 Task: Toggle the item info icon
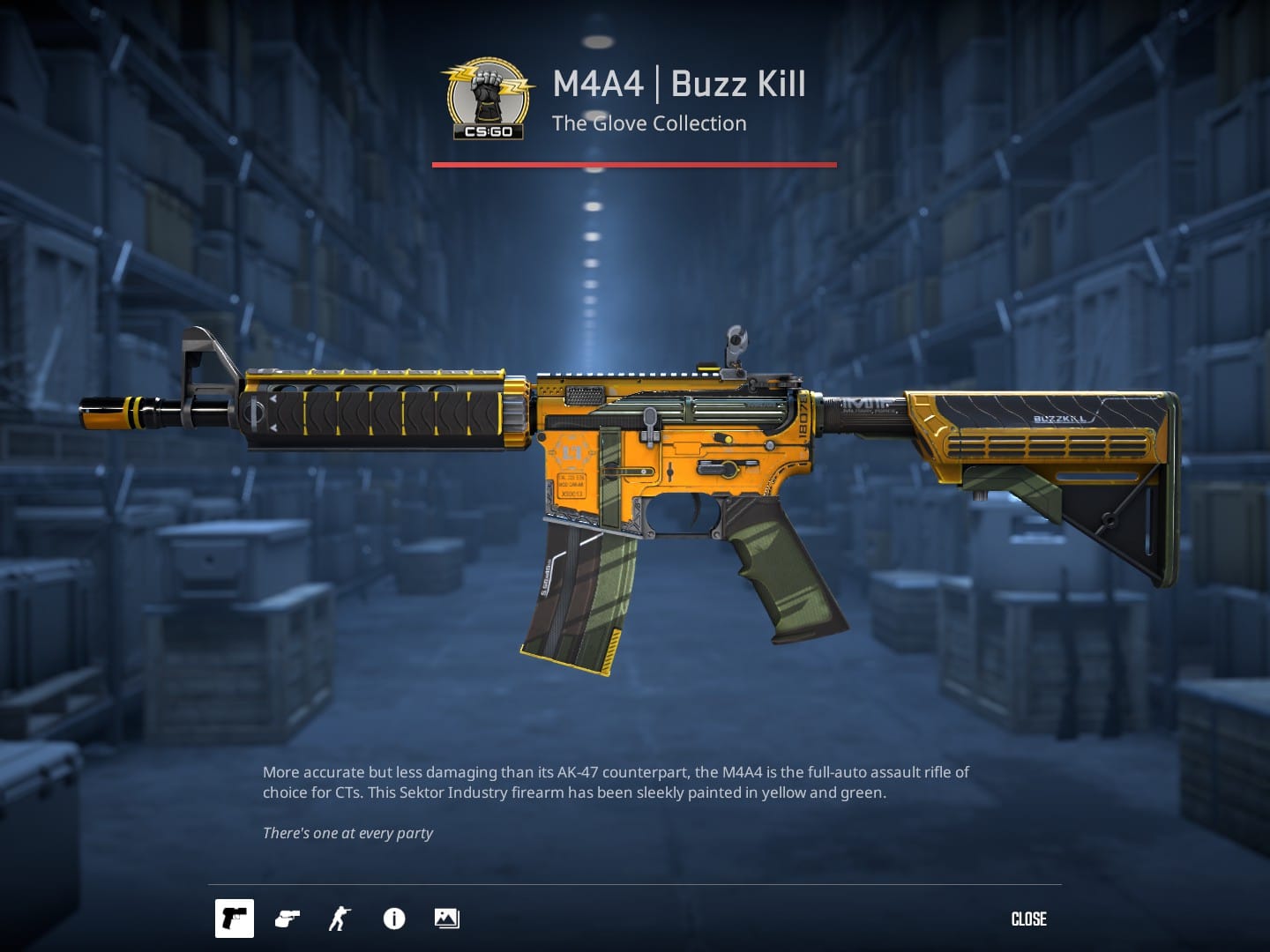click(394, 919)
